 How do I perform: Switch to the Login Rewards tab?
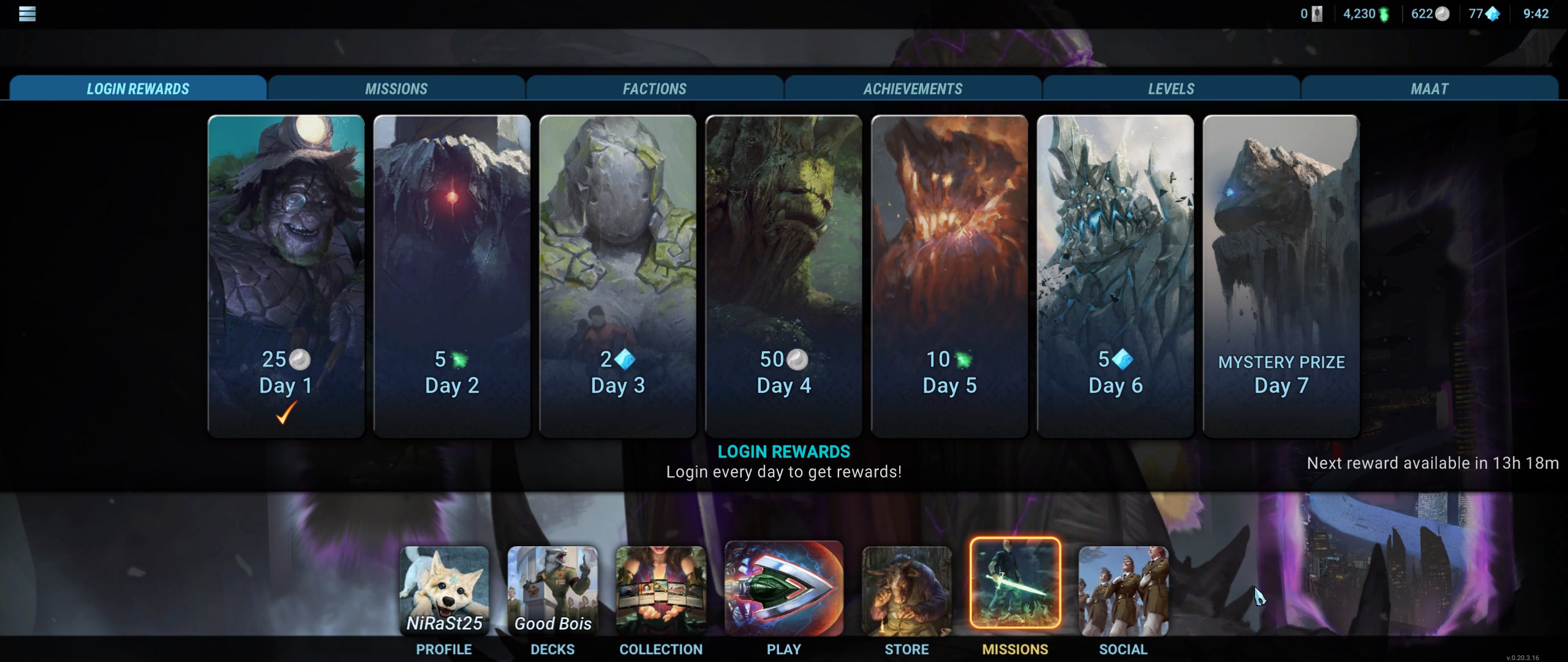(138, 88)
